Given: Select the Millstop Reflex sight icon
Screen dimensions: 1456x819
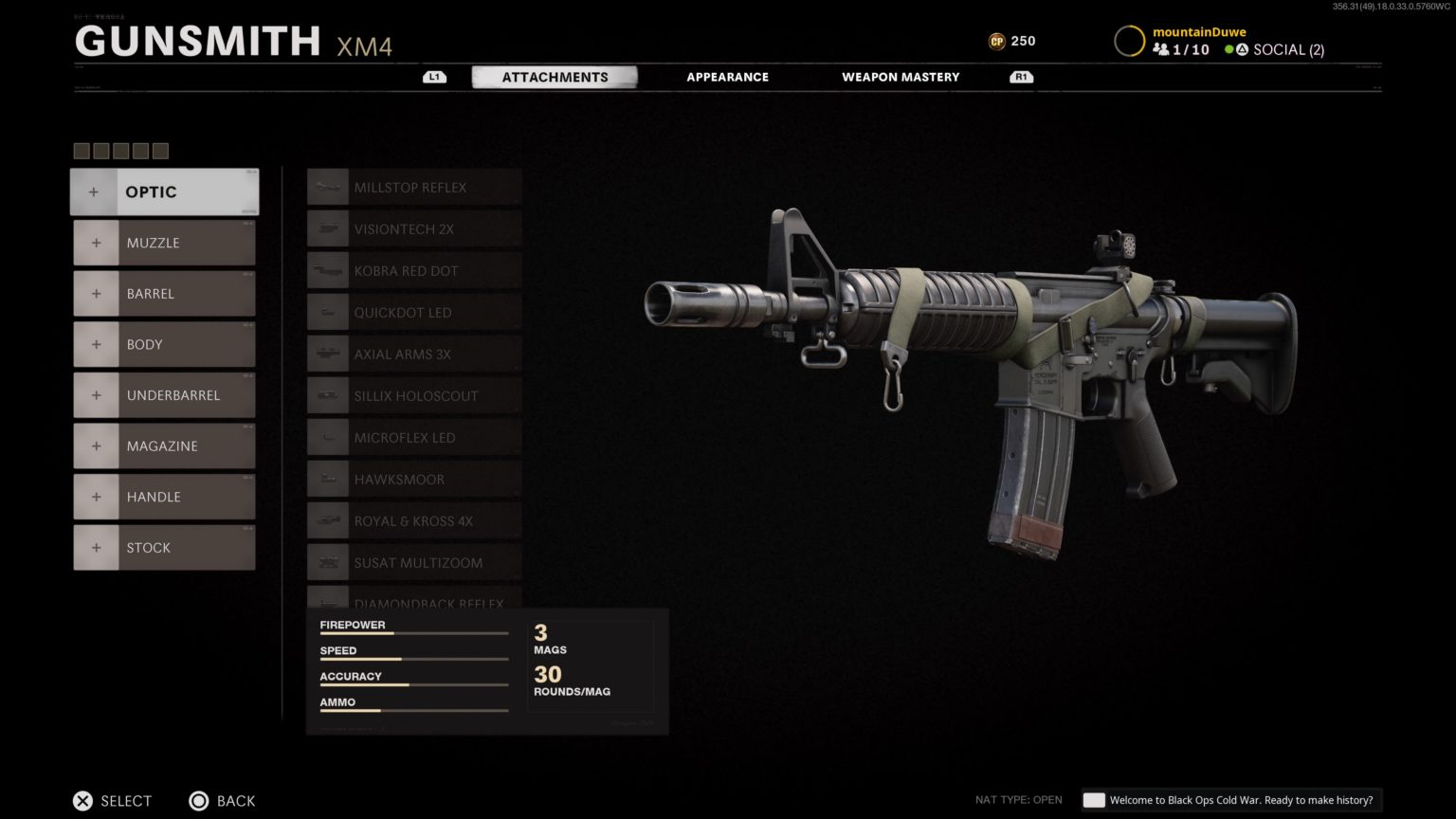Looking at the screenshot, I should [x=327, y=187].
